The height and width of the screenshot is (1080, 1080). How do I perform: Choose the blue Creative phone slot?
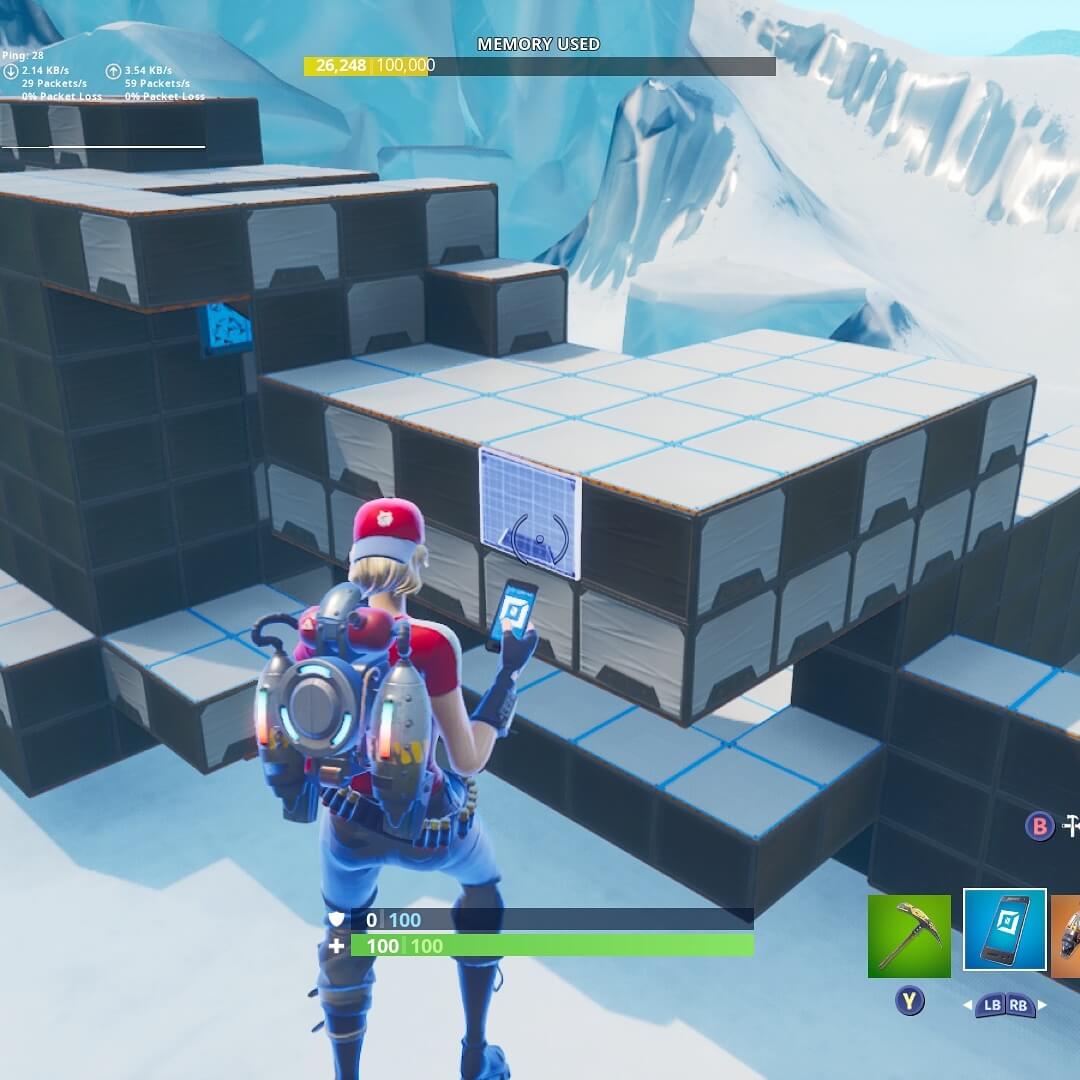point(1004,930)
